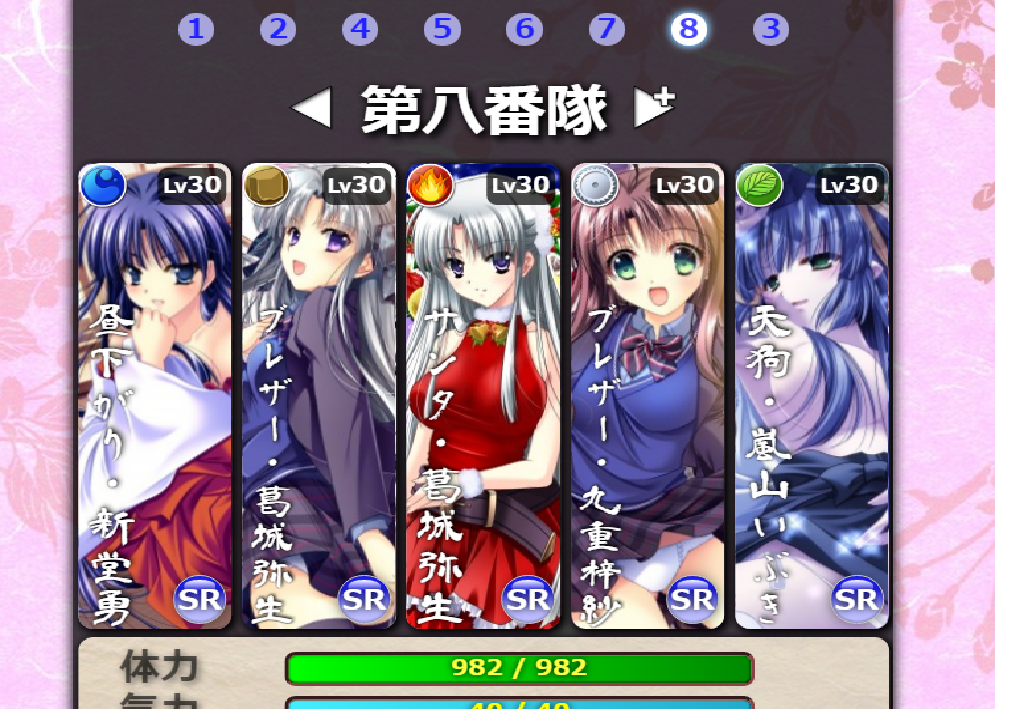Image resolution: width=1033 pixels, height=716 pixels.
Task: Click the right arrow with plus sign
Action: pos(654,107)
